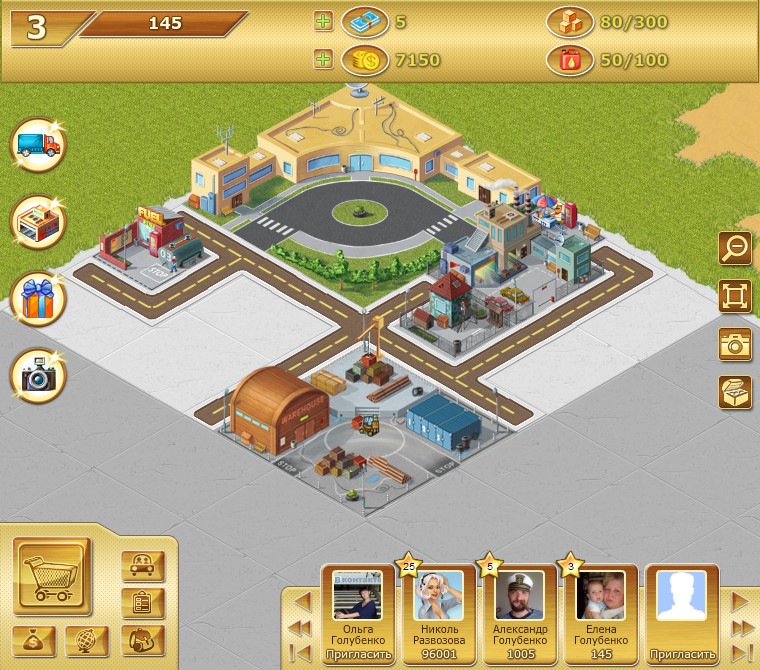Go to the next friend with the single right arrow
Image resolution: width=760 pixels, height=670 pixels.
coord(740,602)
